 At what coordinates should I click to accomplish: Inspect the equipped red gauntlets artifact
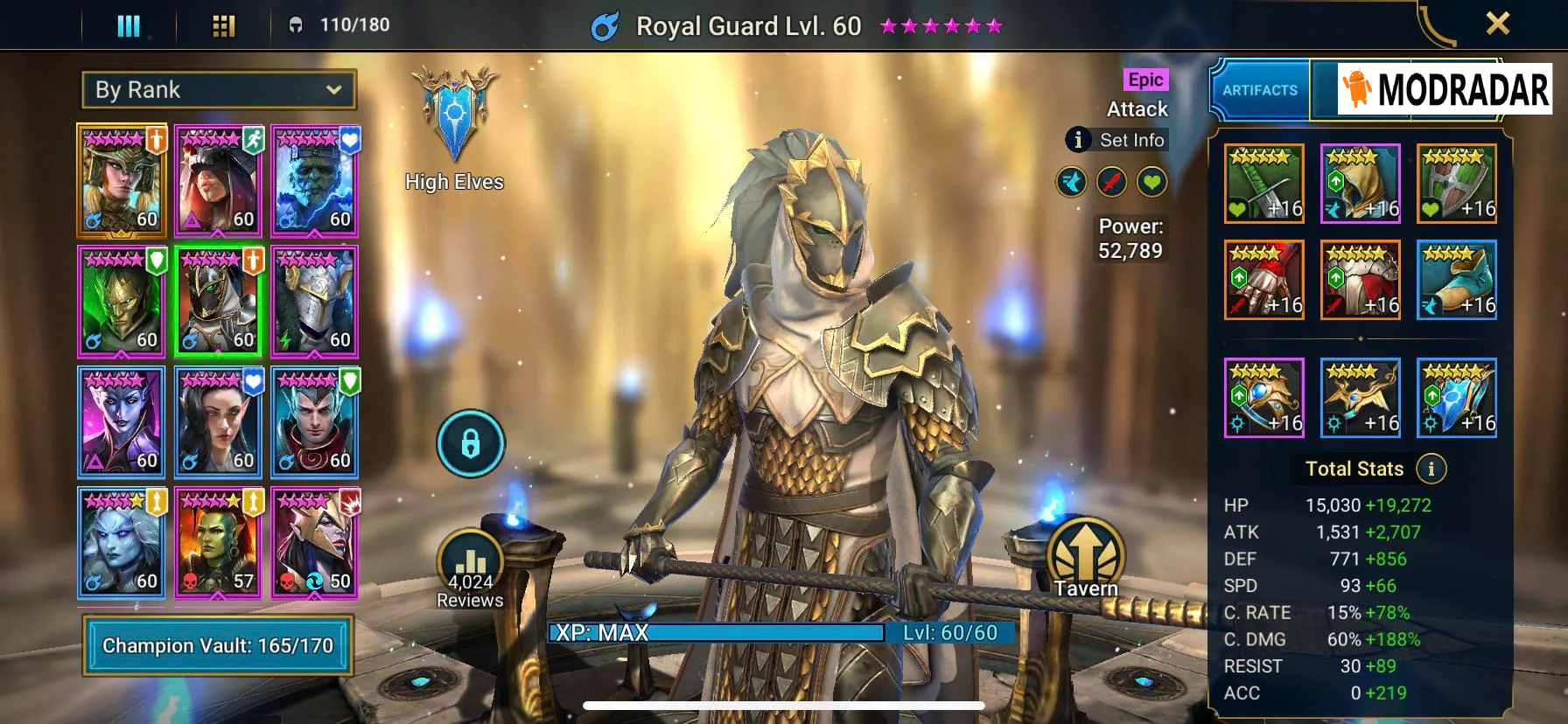(1263, 280)
